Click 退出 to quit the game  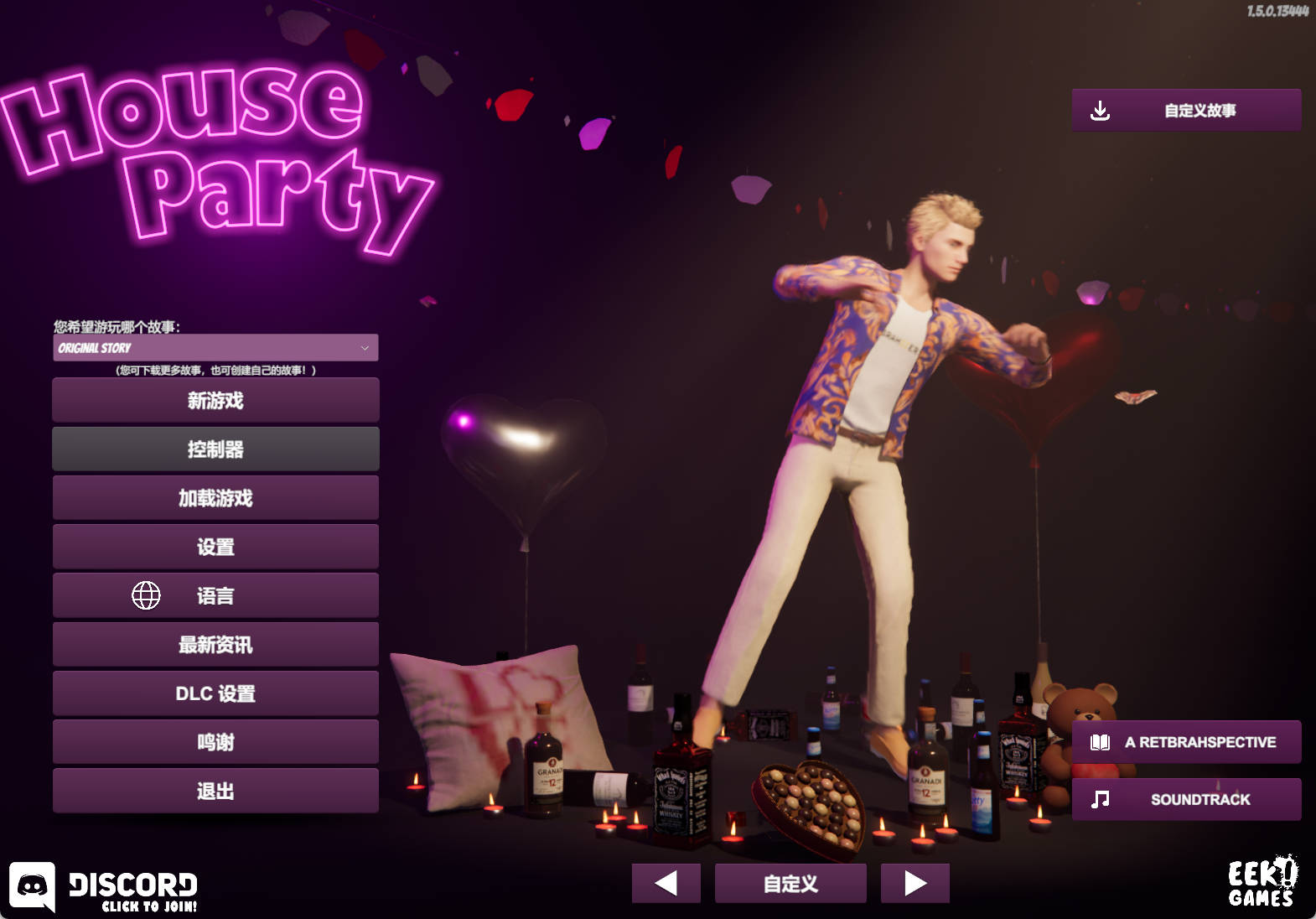pyautogui.click(x=215, y=790)
